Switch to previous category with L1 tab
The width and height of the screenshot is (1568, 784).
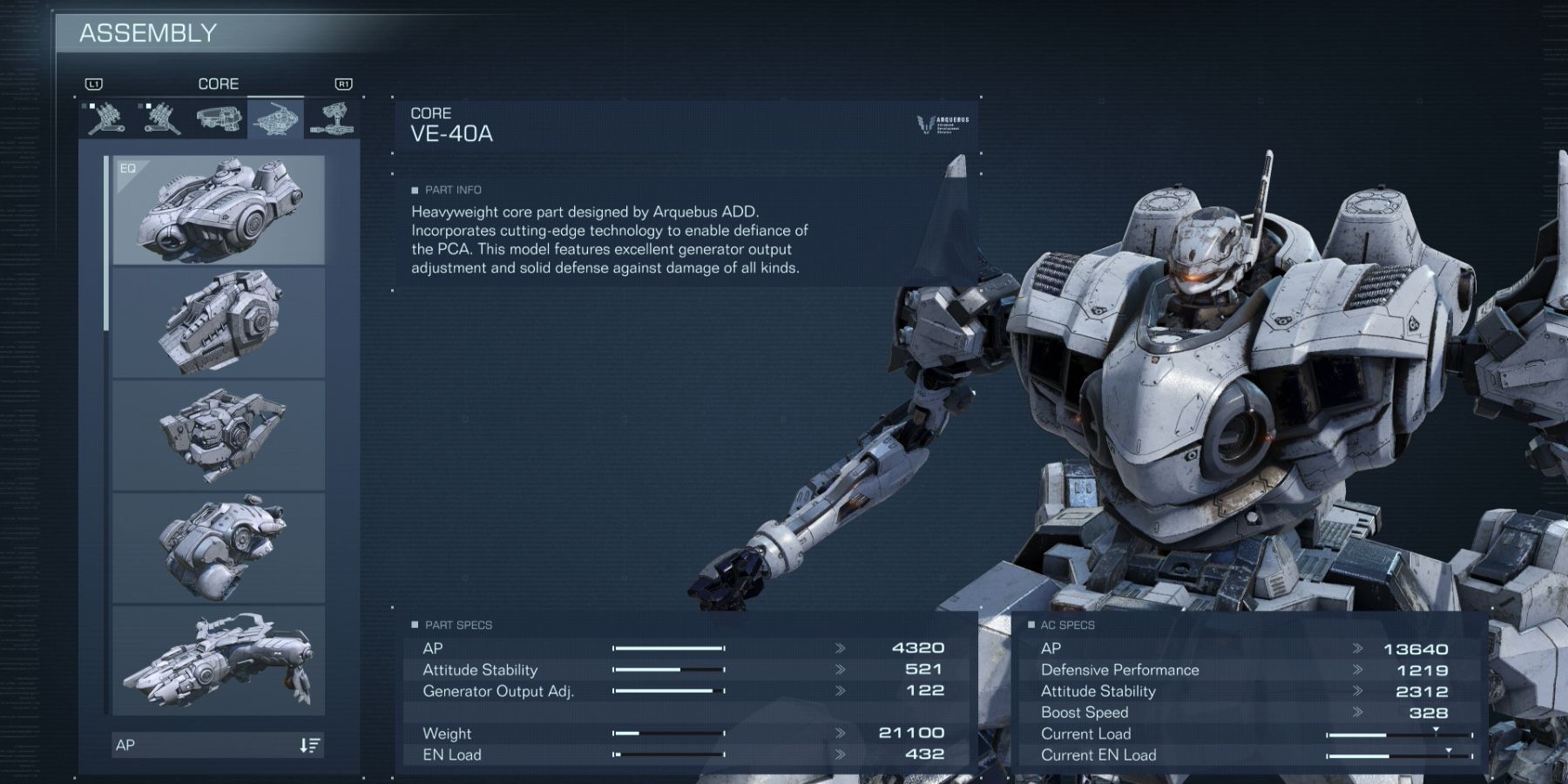[94, 84]
